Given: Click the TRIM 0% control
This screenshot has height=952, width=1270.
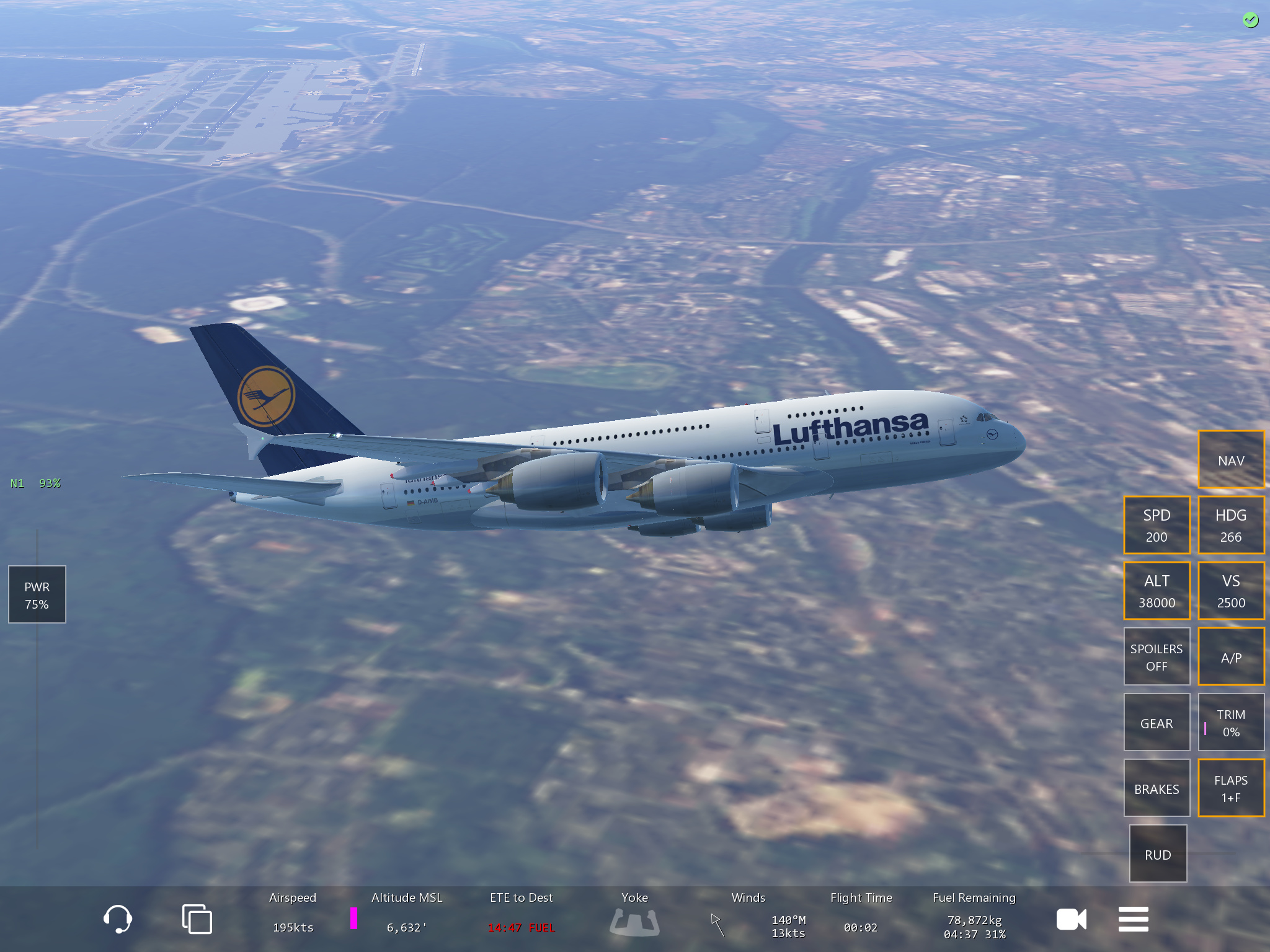Looking at the screenshot, I should [1230, 722].
